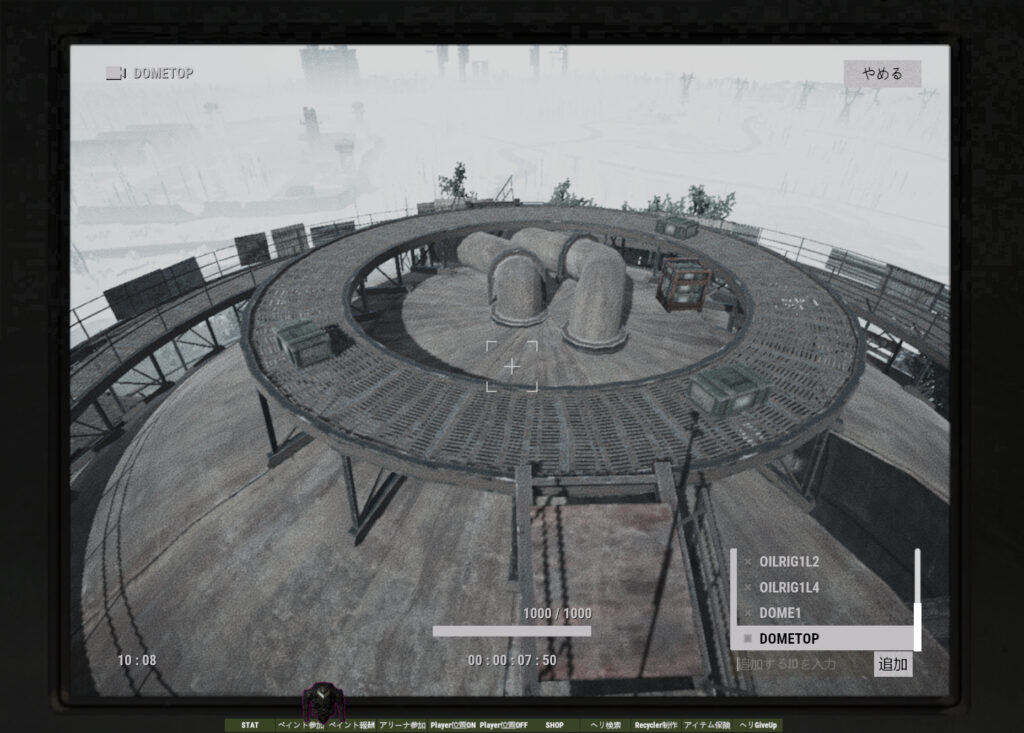Click the ペイント報酬 button
This screenshot has height=733, width=1024.
click(x=351, y=725)
